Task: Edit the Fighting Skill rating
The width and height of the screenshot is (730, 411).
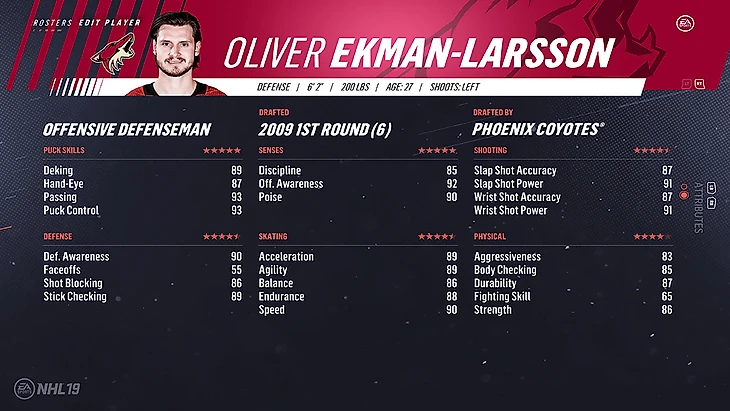Action: coord(572,296)
